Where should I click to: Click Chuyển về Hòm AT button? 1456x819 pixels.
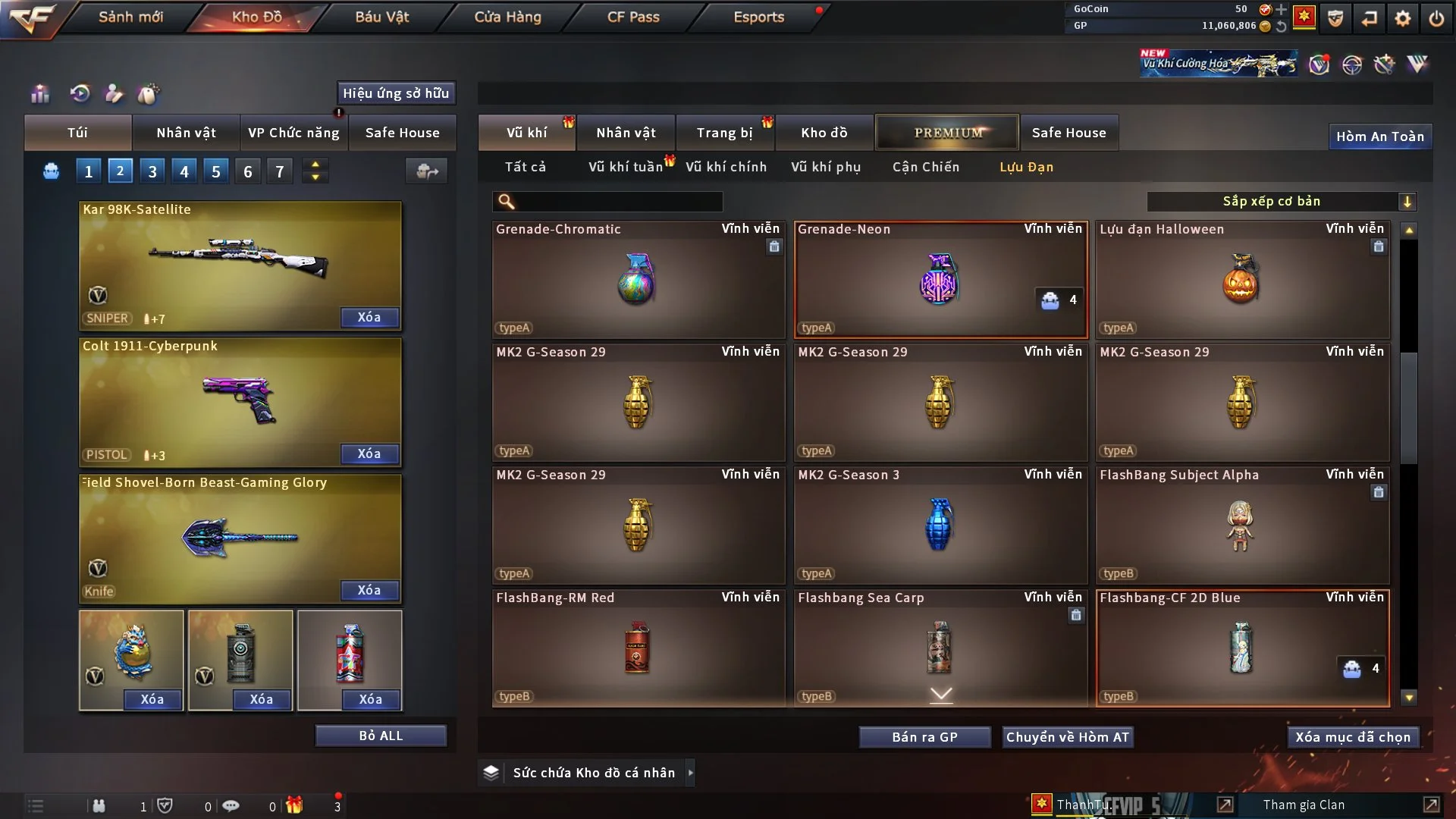[x=1067, y=737]
